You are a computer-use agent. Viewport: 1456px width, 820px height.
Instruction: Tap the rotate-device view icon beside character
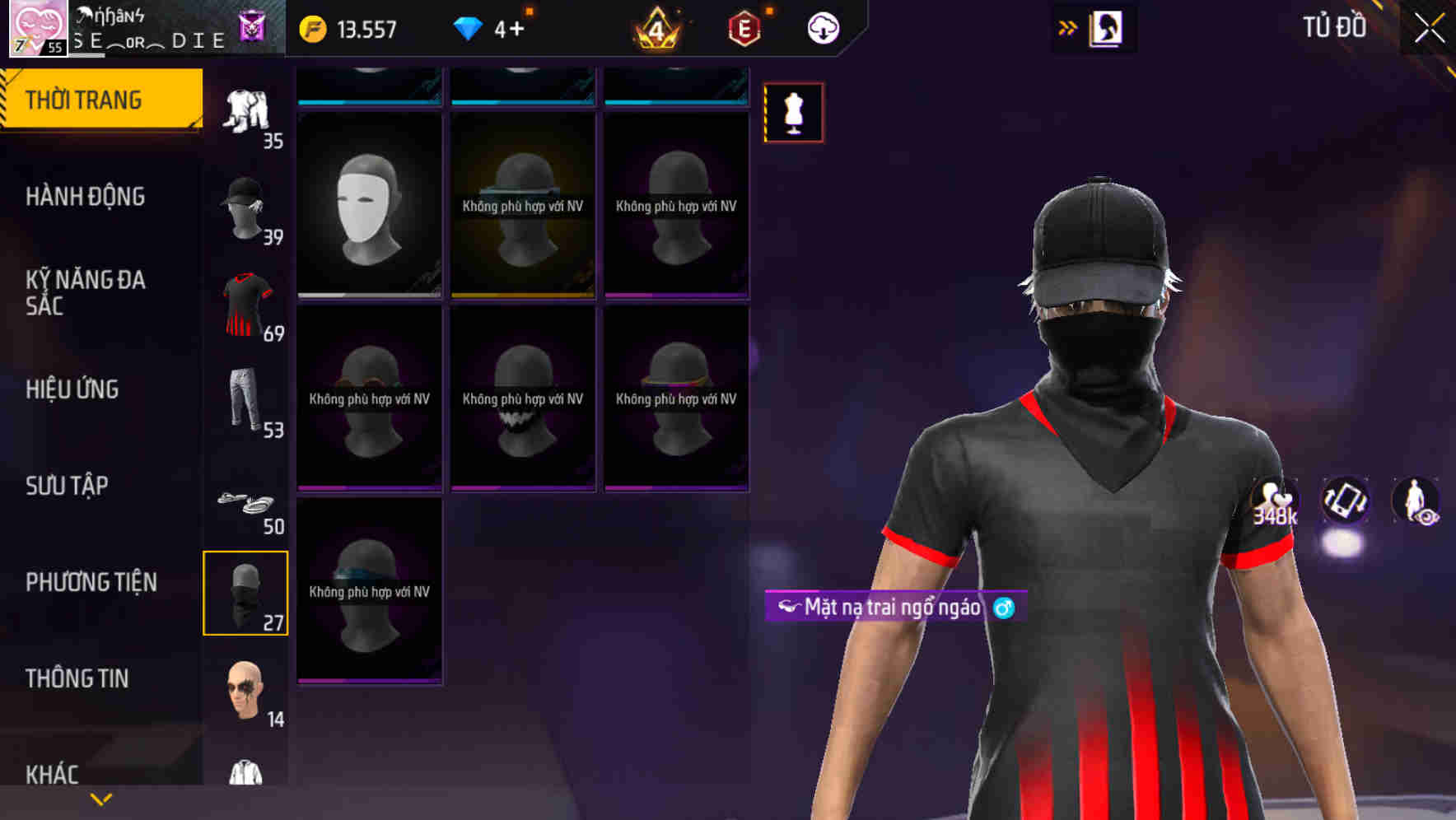pyautogui.click(x=1343, y=501)
